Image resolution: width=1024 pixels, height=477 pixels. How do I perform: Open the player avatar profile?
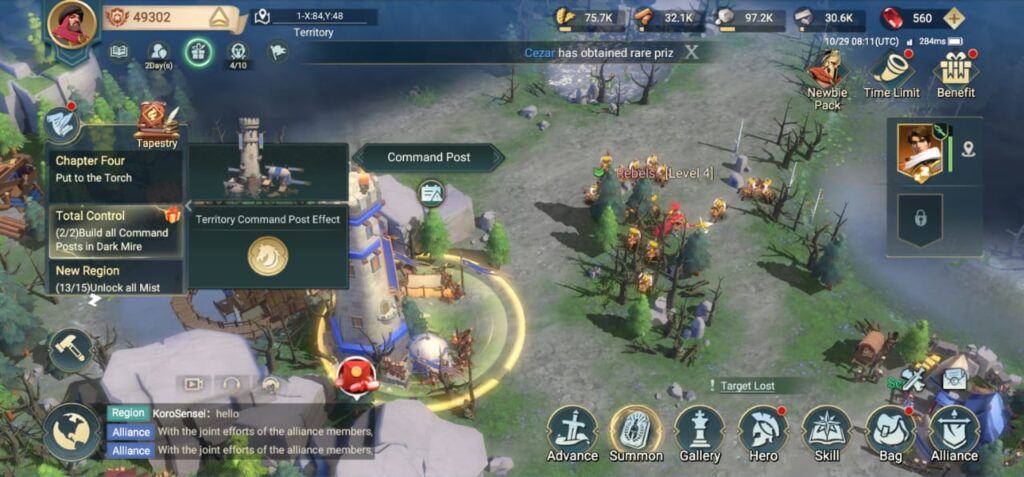coord(72,26)
